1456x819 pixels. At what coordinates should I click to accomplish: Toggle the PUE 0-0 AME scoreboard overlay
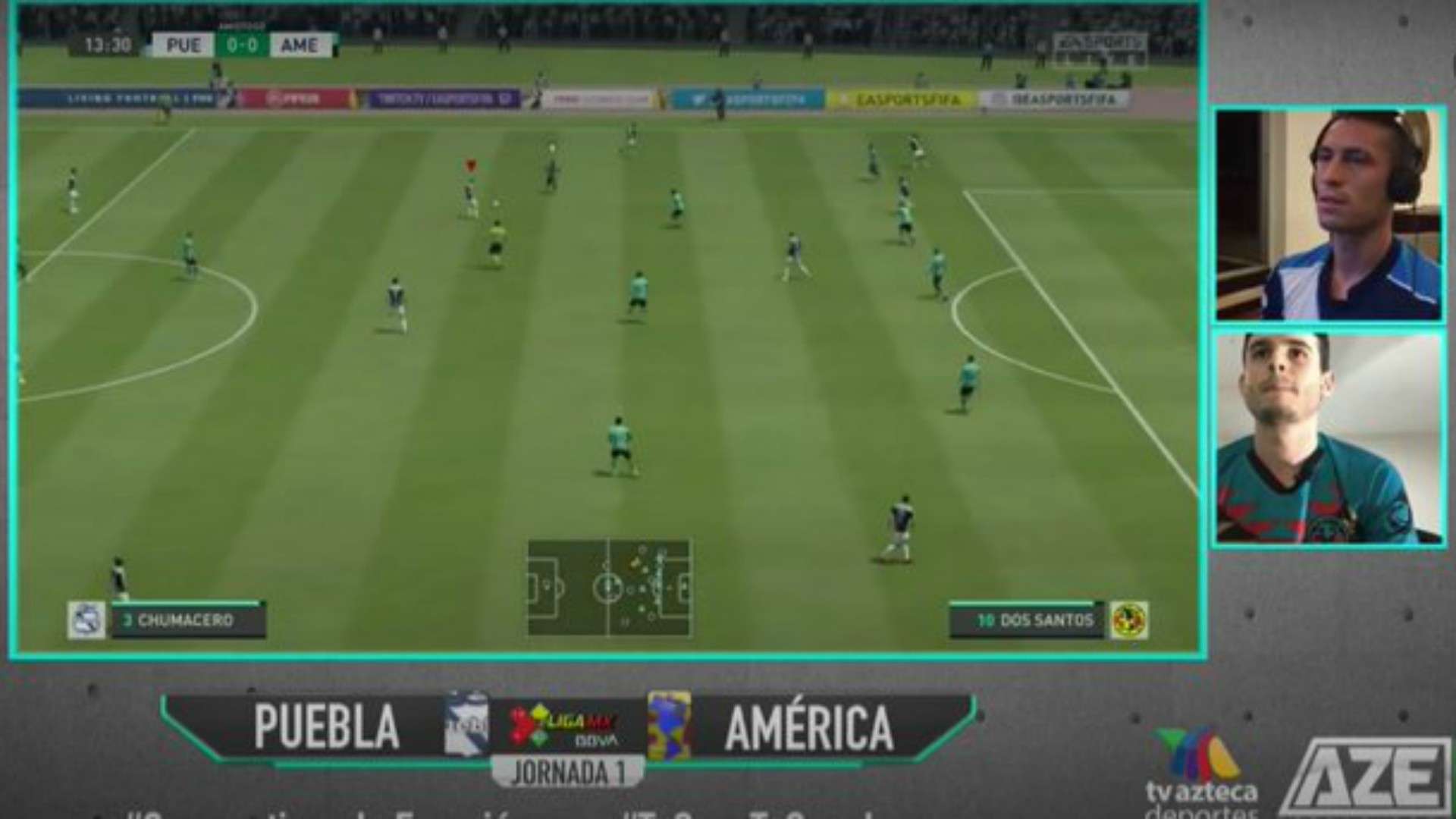pos(235,45)
